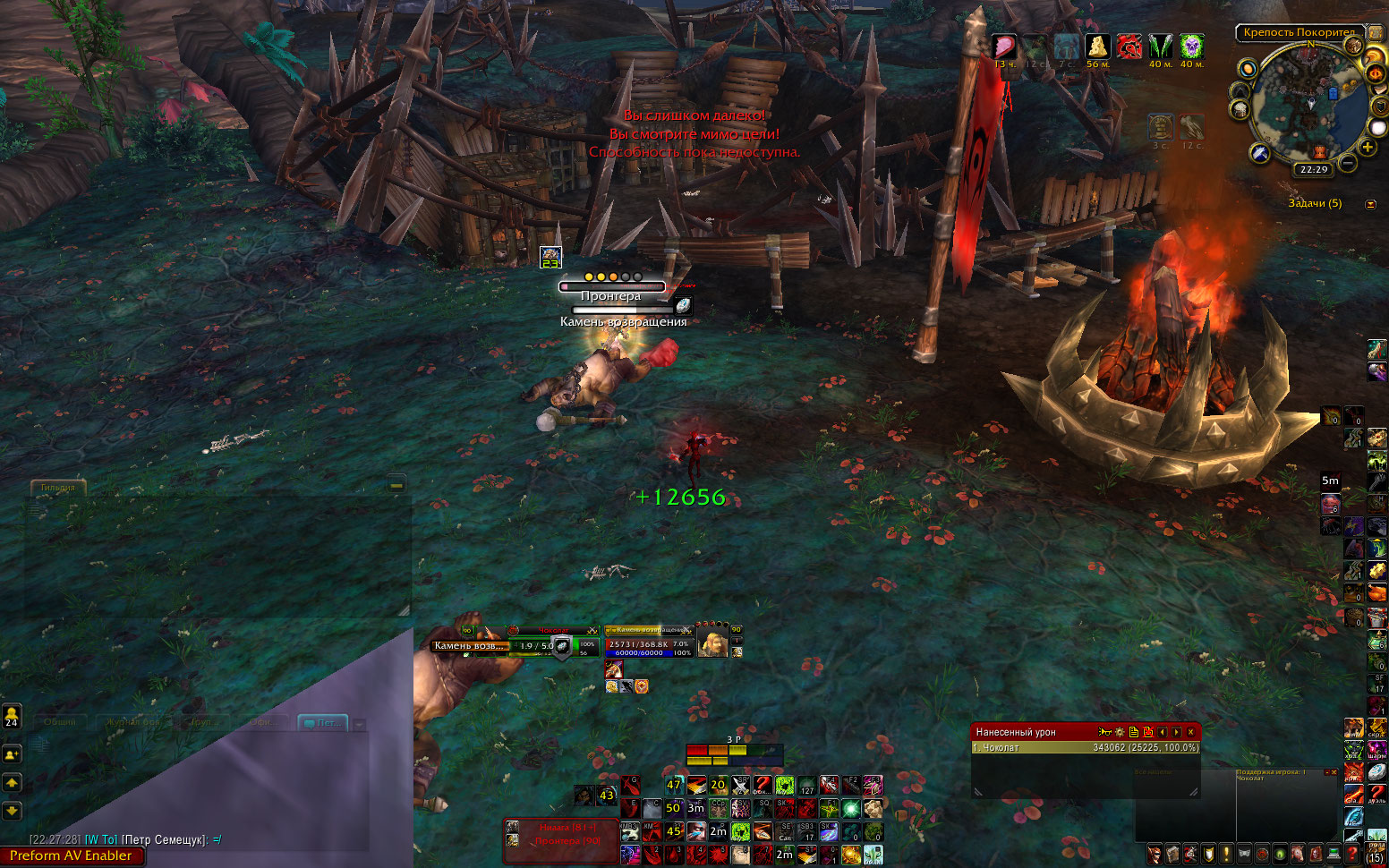Open the help question mark micro button
The height and width of the screenshot is (868, 1389).
1352,855
